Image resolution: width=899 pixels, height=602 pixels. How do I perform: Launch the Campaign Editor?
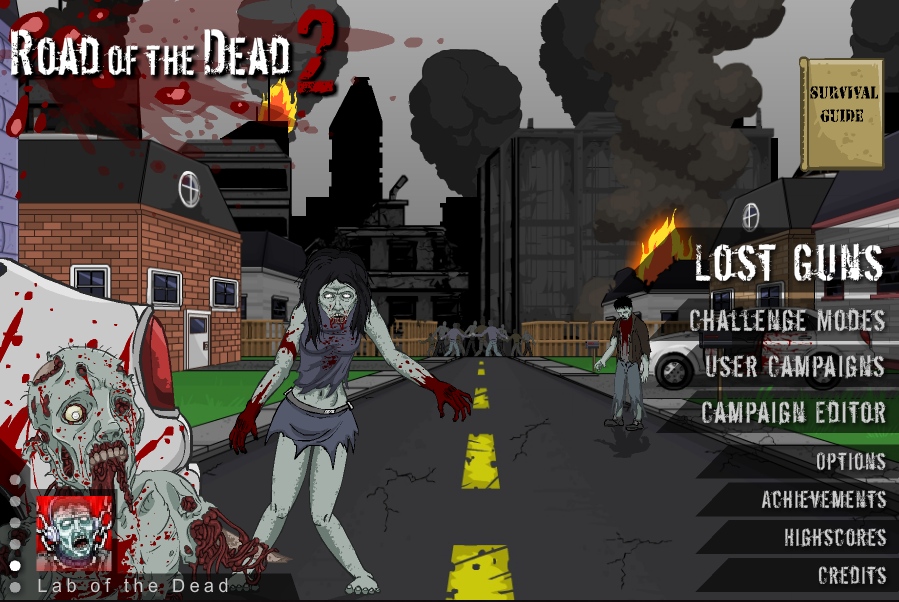pyautogui.click(x=793, y=412)
